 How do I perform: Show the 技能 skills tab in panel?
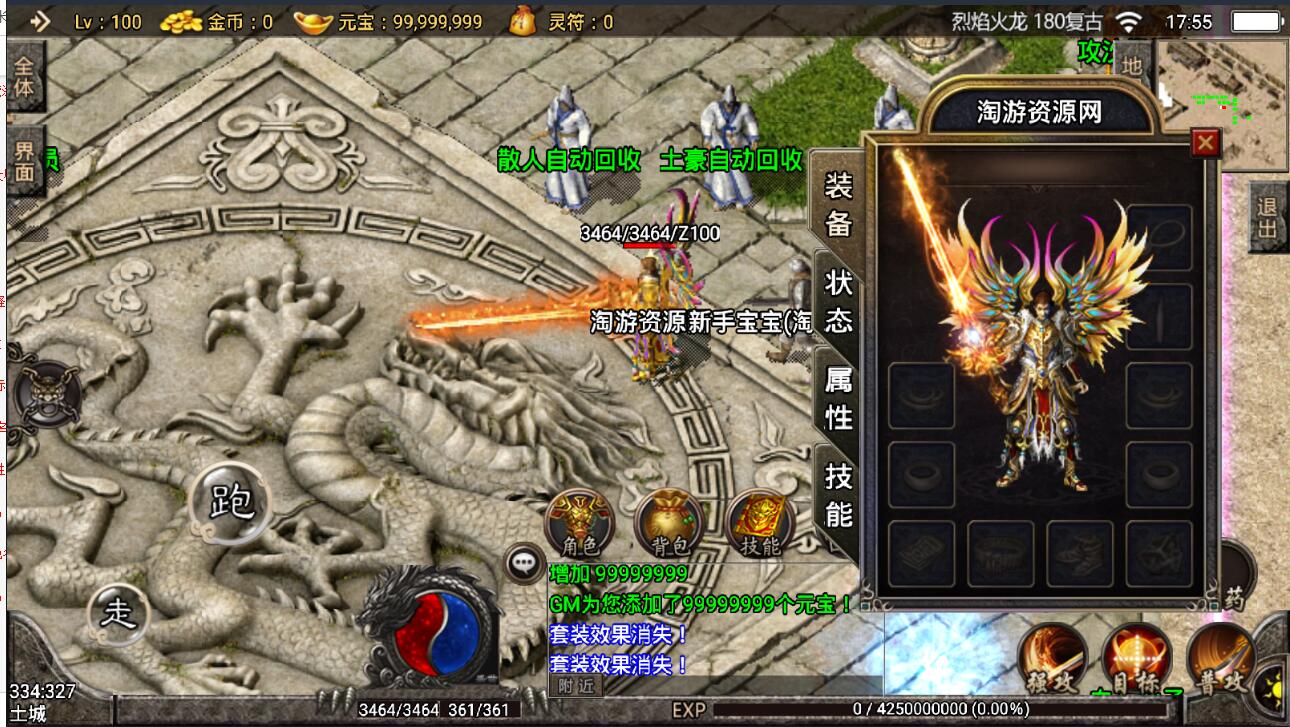(x=838, y=494)
